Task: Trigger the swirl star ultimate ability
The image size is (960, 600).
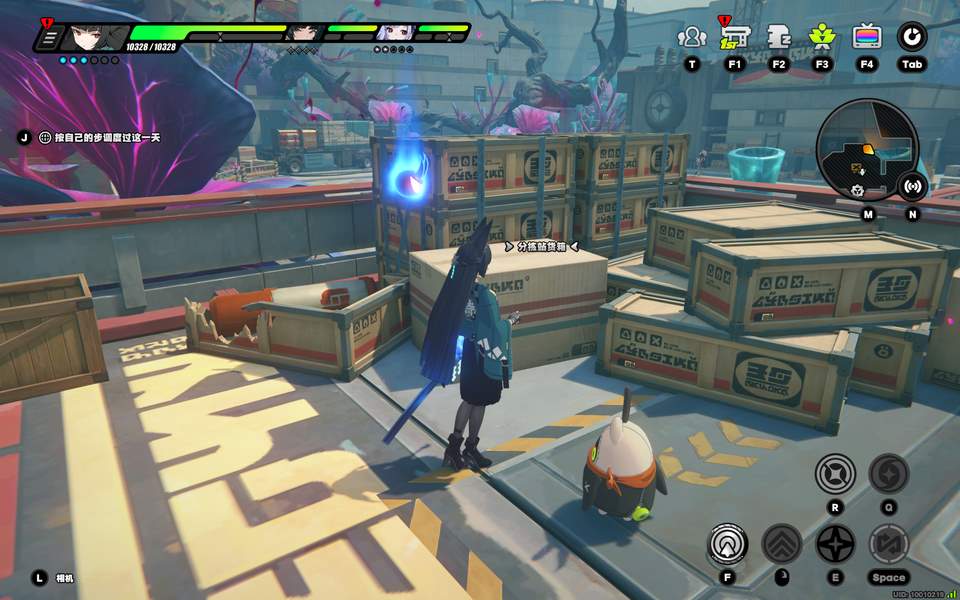Action: [x=888, y=472]
